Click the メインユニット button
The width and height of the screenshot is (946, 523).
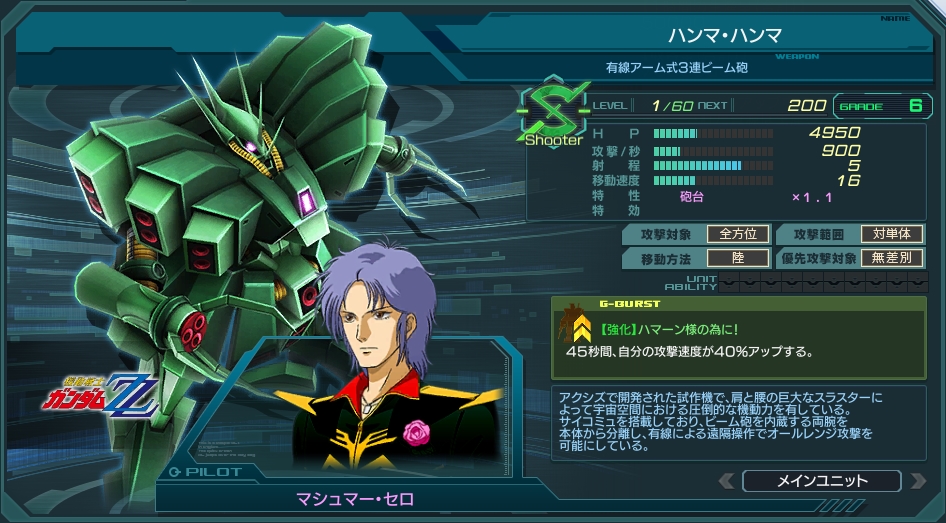coord(822,481)
